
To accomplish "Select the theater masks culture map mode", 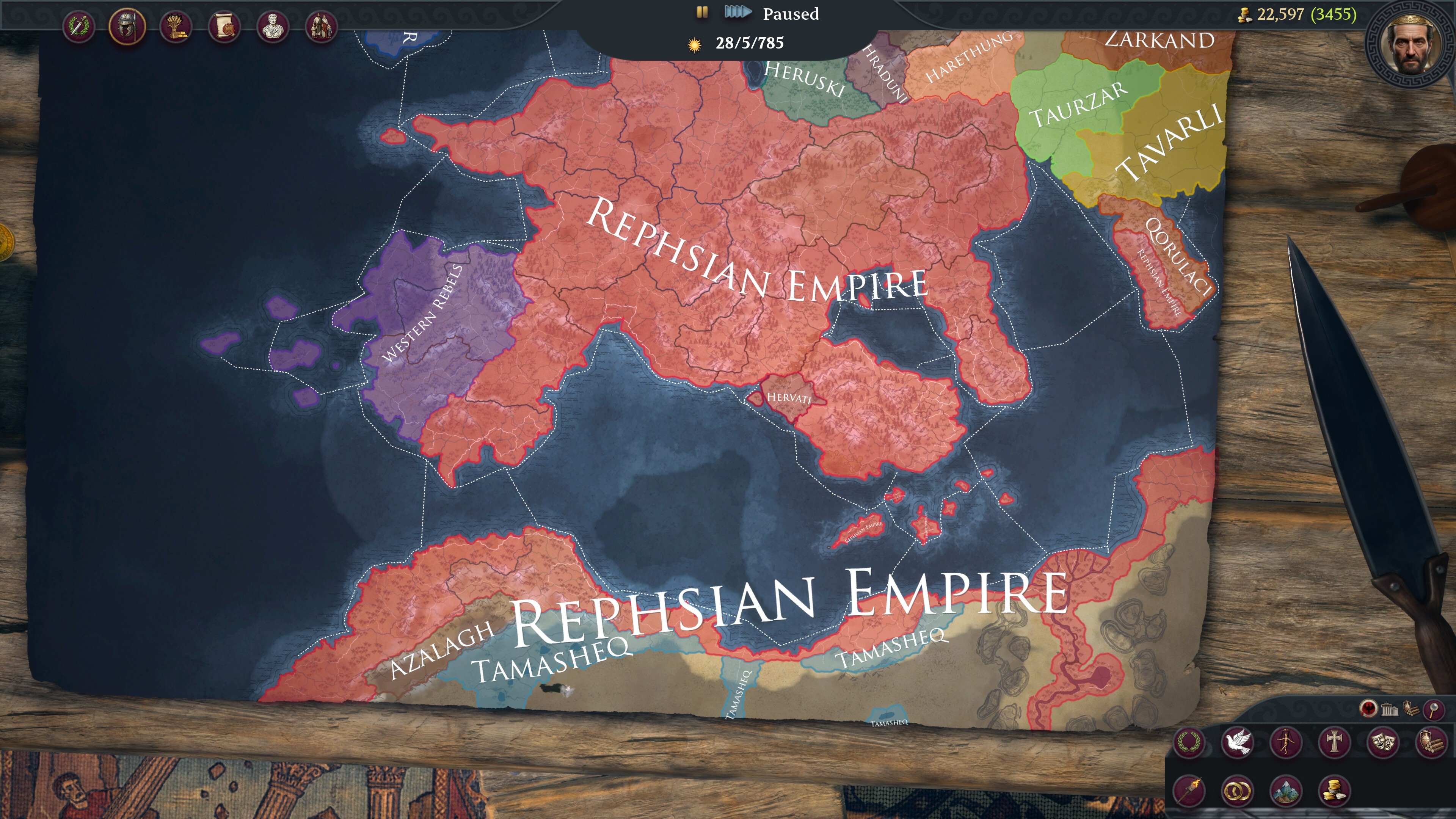I will pyautogui.click(x=1383, y=742).
